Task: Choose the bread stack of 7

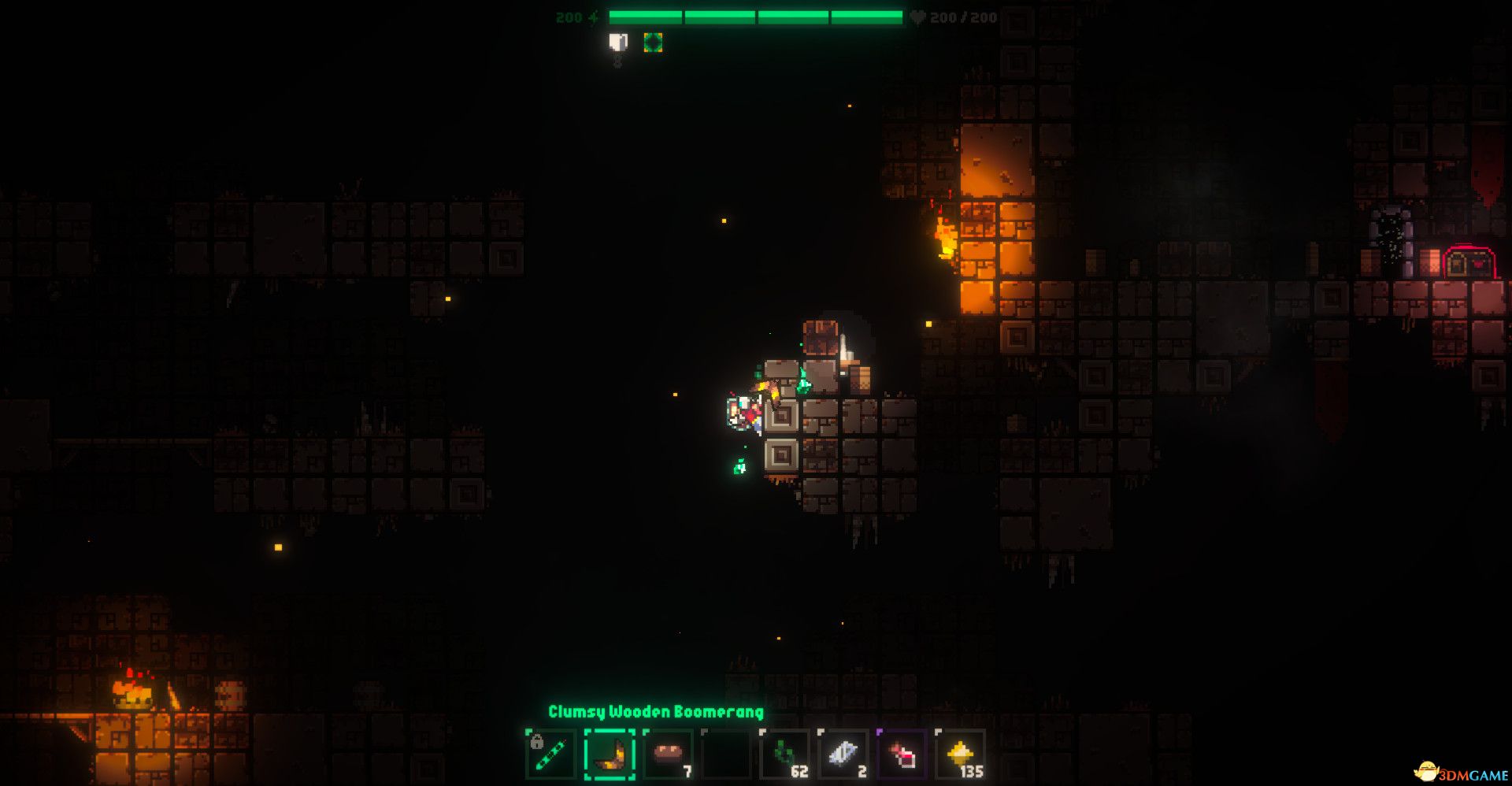Action: click(x=668, y=754)
